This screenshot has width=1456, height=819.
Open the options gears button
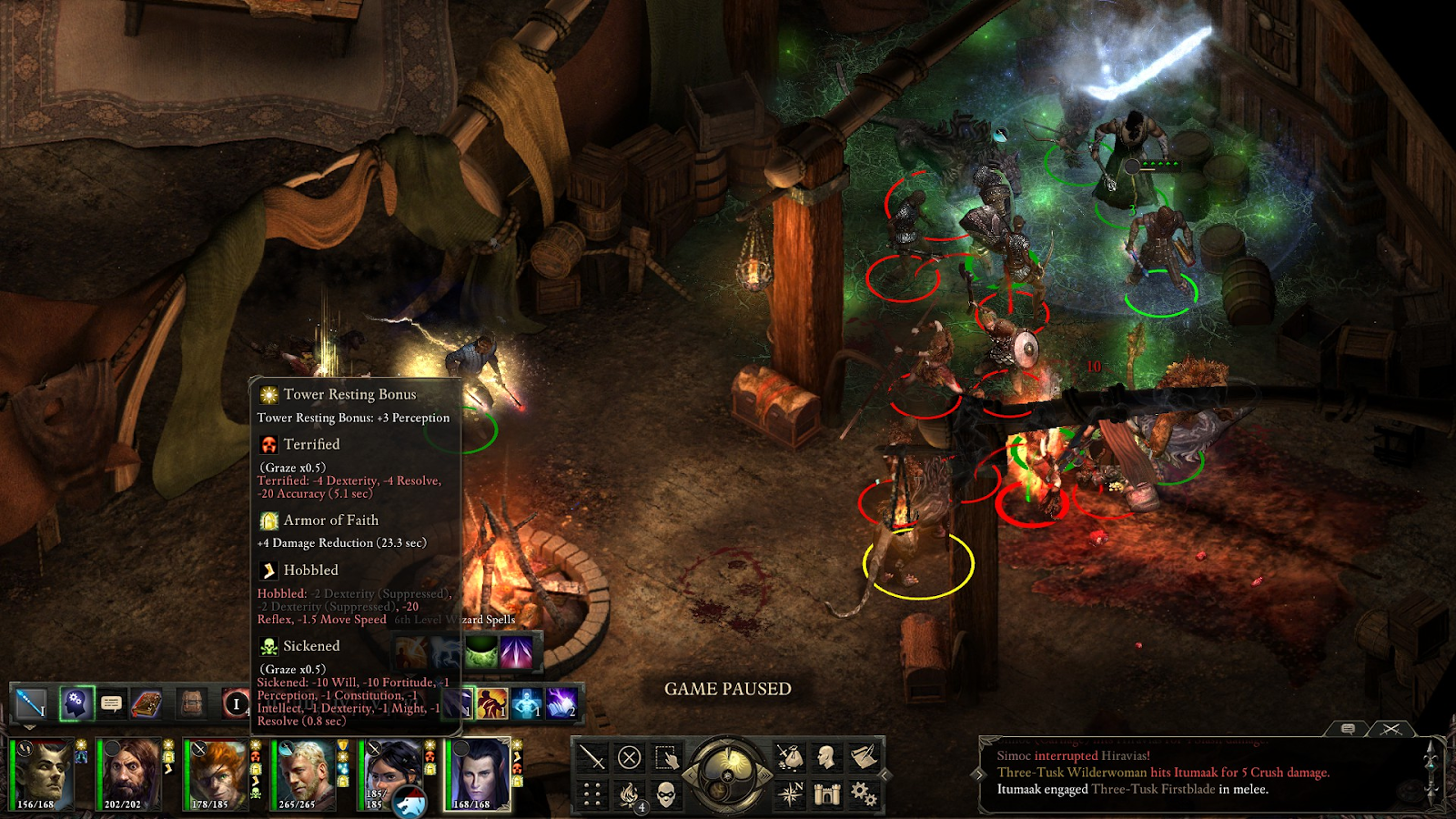[x=864, y=794]
